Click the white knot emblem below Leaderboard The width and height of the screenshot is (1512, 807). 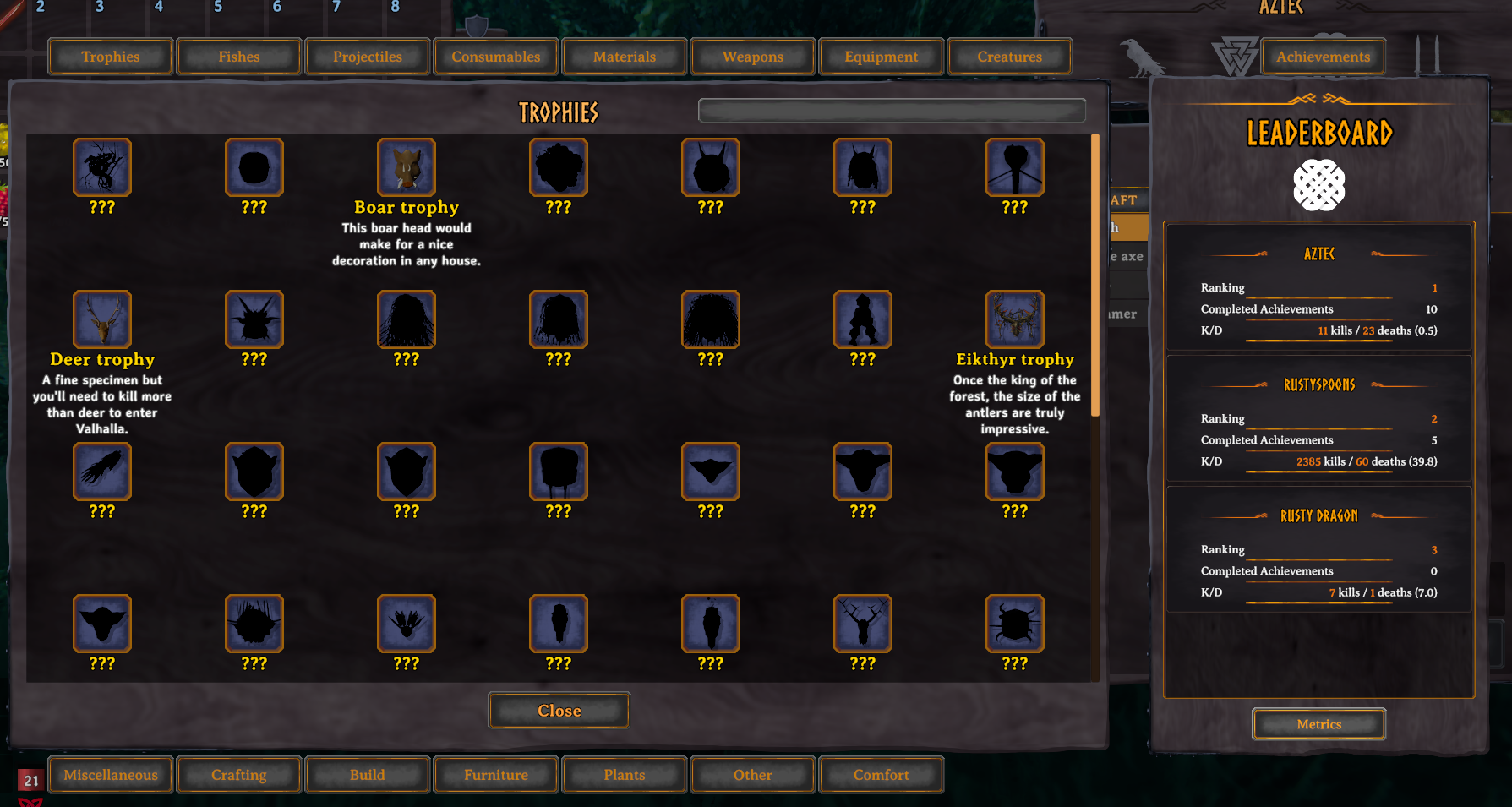click(x=1319, y=185)
